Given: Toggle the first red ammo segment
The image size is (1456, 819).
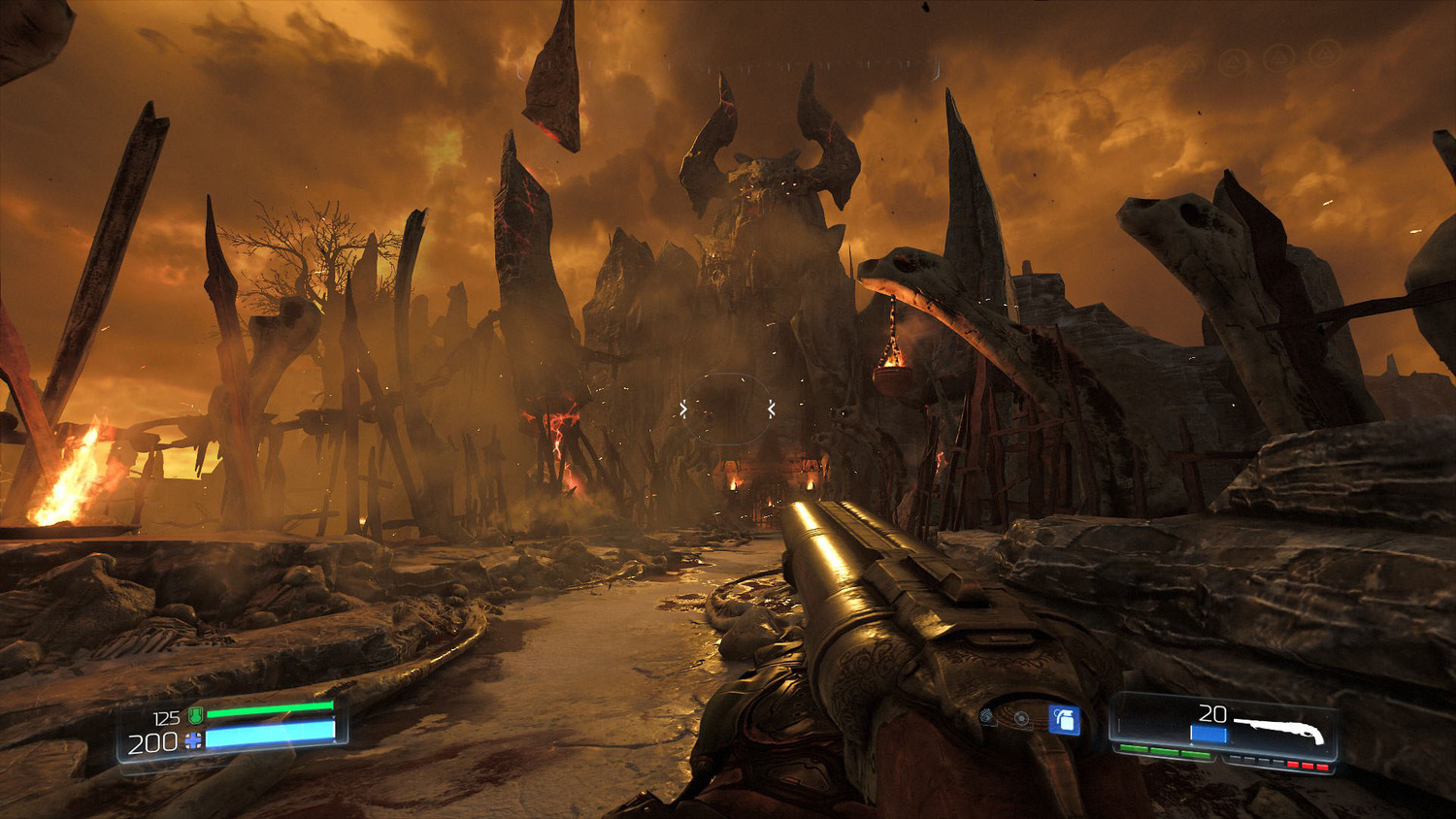Looking at the screenshot, I should [x=1293, y=765].
